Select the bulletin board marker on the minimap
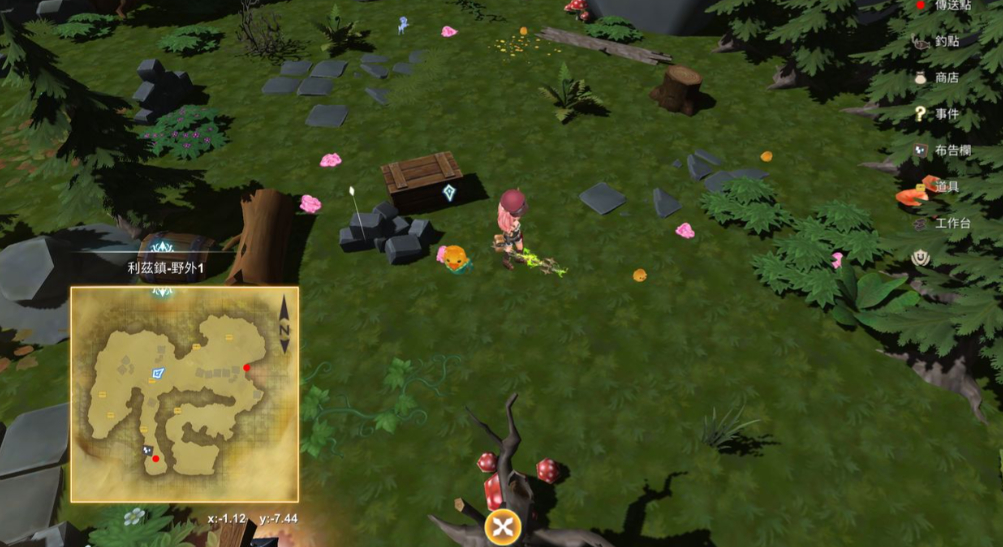This screenshot has width=1003, height=547. [x=145, y=451]
